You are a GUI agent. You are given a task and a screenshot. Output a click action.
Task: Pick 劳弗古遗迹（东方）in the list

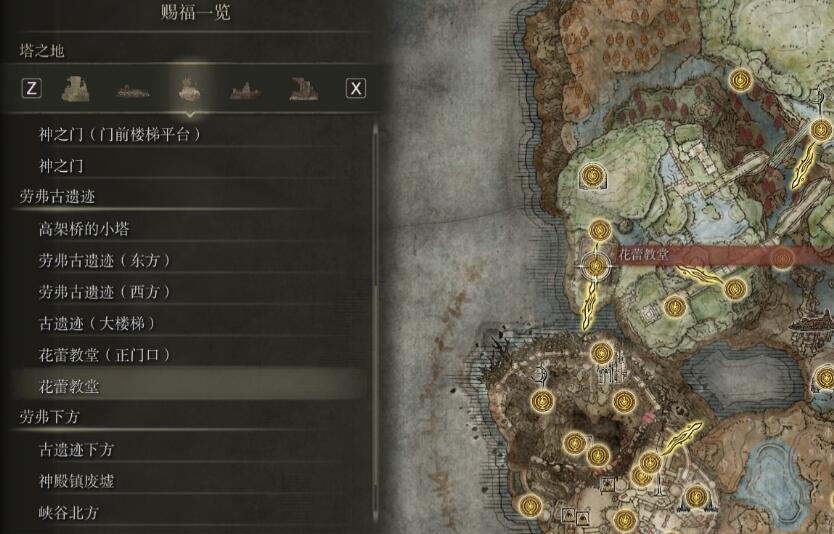[105, 260]
